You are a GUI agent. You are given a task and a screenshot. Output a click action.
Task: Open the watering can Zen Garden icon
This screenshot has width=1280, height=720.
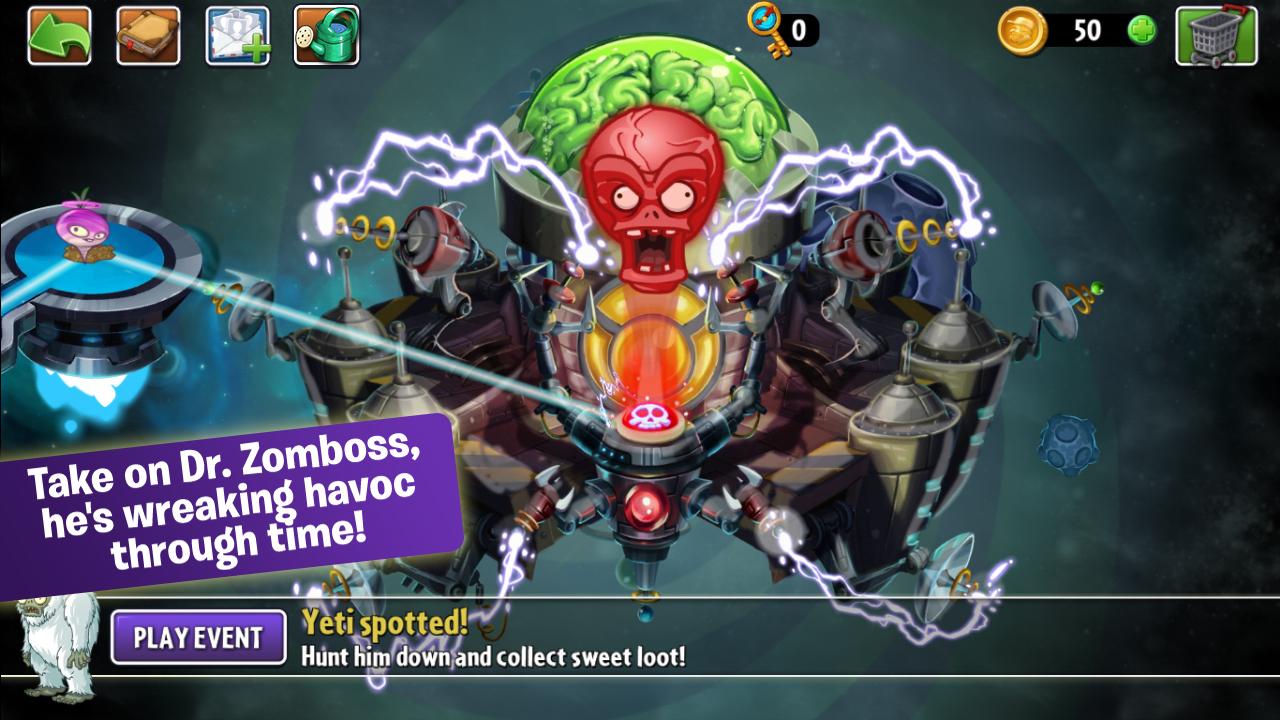click(326, 36)
